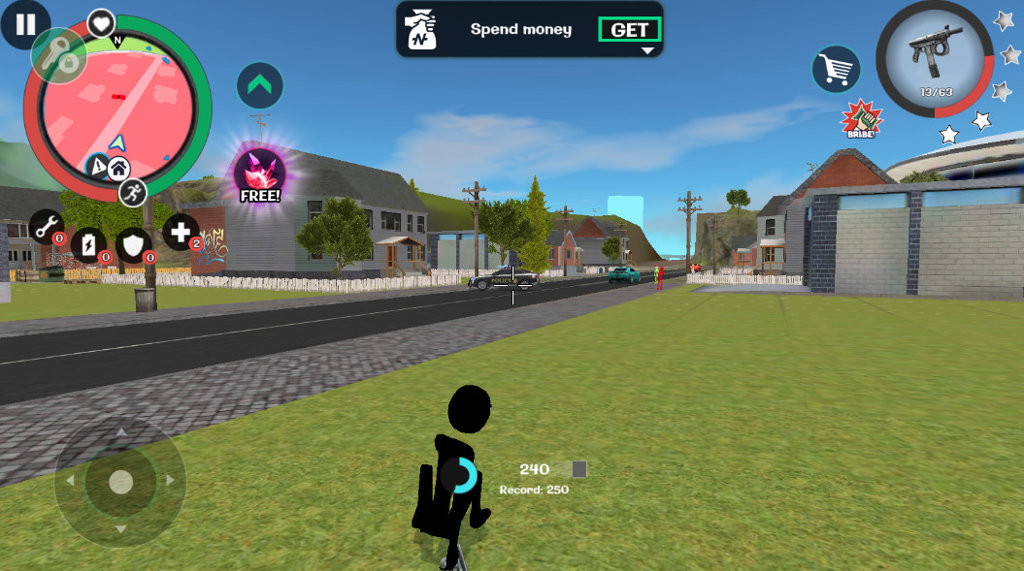Expand the Spend money quest dropdown arrow

[x=647, y=50]
